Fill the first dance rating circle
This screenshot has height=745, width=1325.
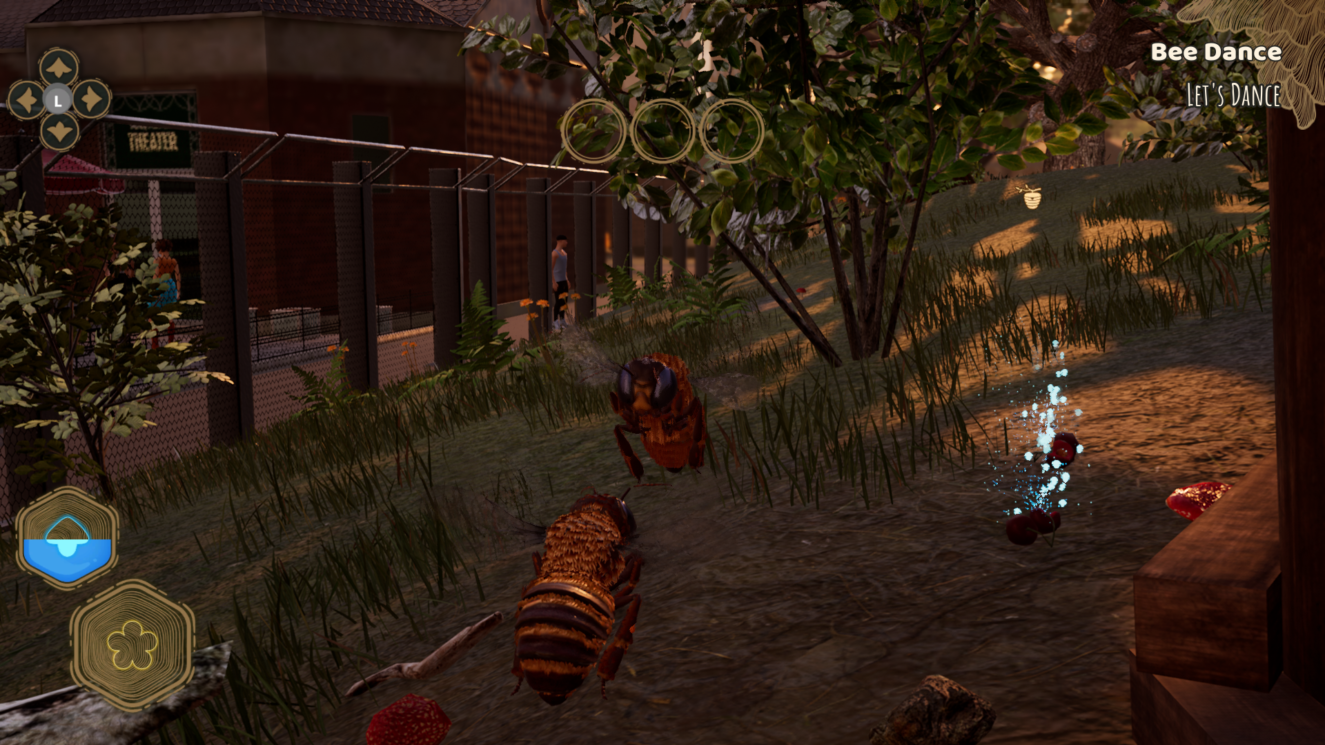pos(594,133)
